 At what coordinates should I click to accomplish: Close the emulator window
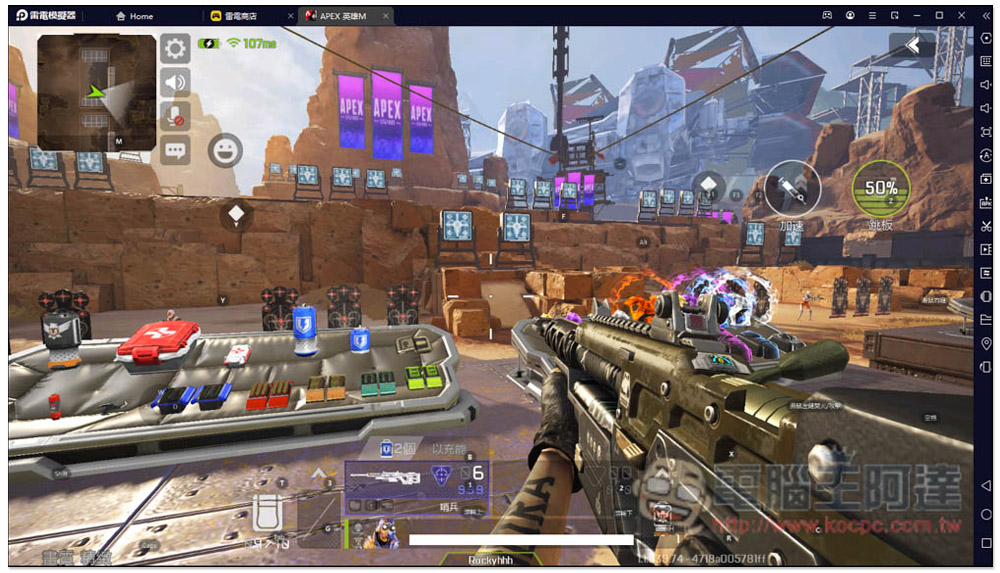click(961, 16)
